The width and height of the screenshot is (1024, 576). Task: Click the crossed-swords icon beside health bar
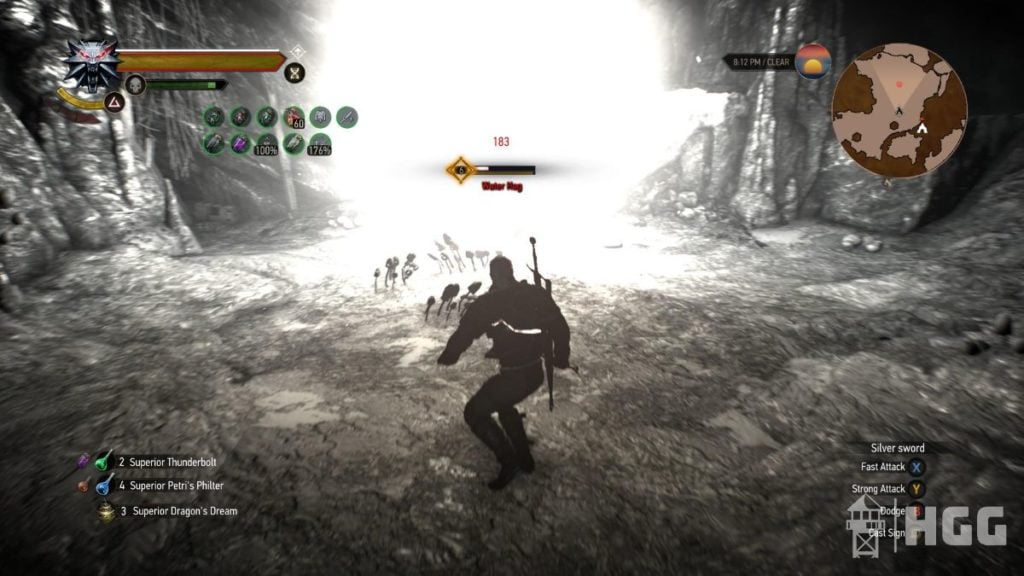[x=294, y=72]
